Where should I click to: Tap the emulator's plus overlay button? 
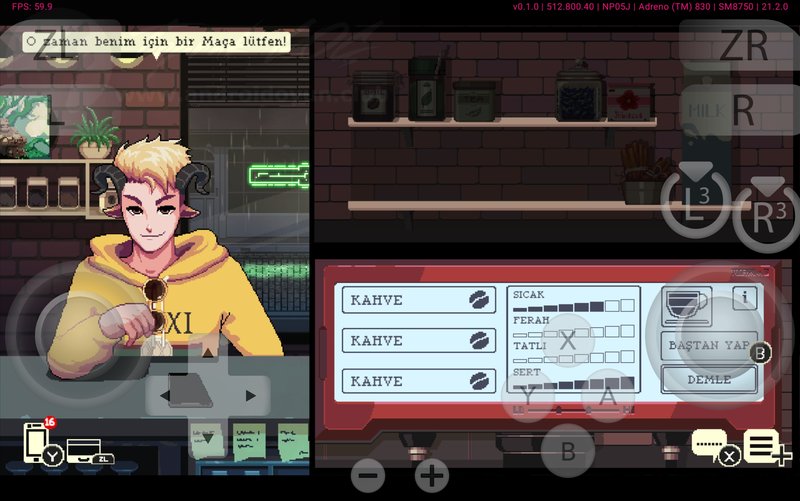coord(432,475)
